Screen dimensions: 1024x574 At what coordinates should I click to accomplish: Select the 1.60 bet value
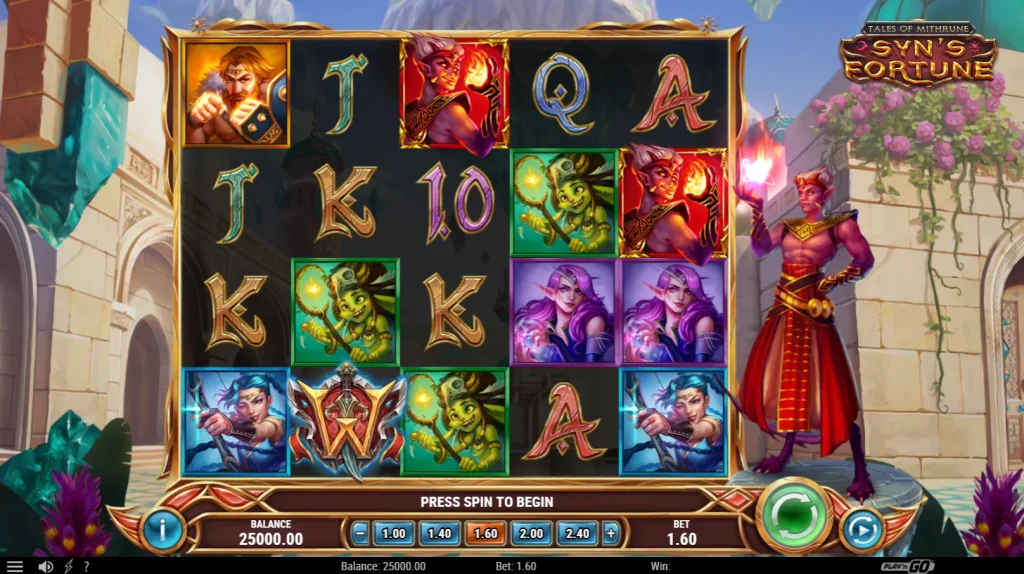485,533
